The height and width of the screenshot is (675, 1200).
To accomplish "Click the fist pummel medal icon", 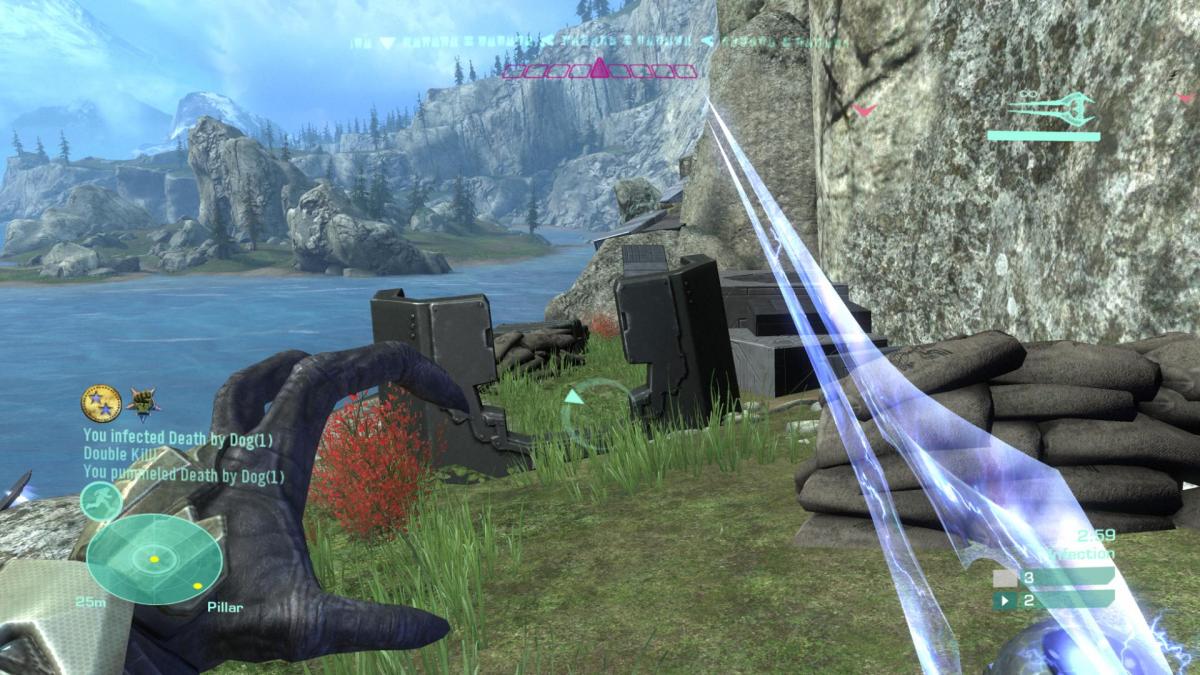I will (144, 404).
